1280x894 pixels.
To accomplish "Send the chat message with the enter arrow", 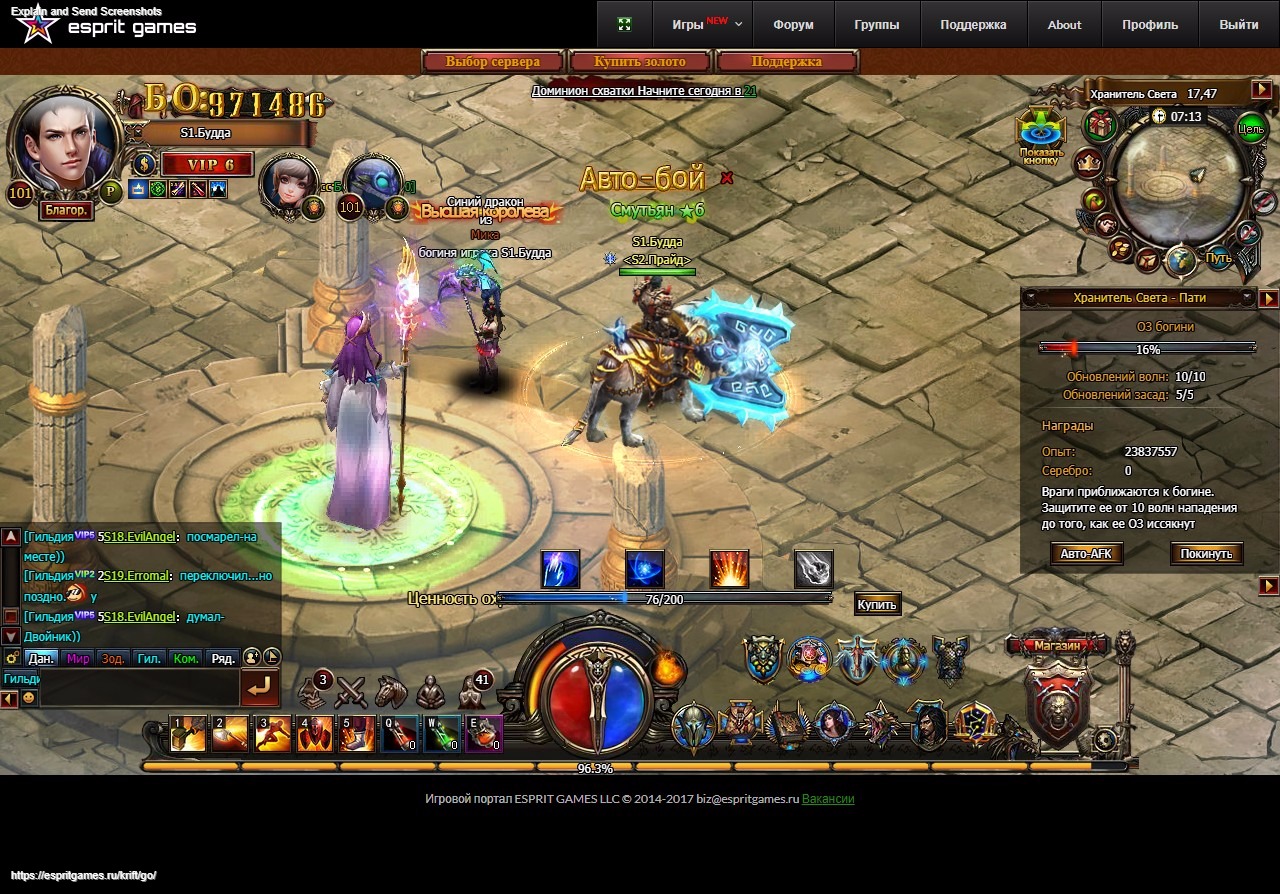I will pos(259,688).
